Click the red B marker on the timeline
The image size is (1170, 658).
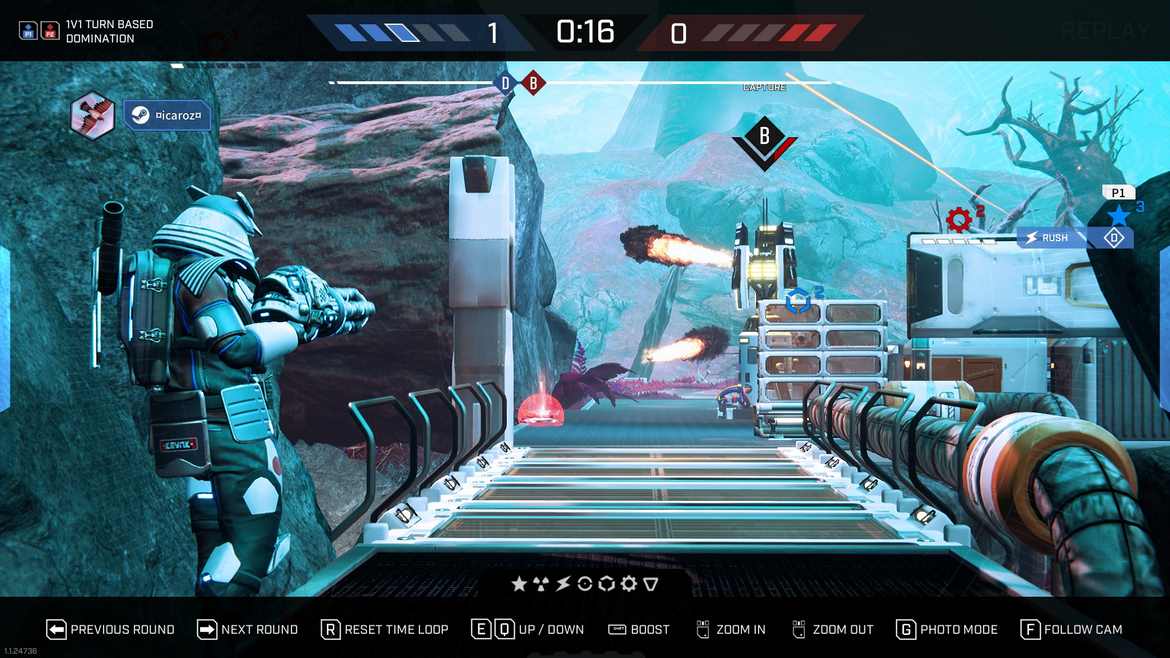click(x=533, y=83)
